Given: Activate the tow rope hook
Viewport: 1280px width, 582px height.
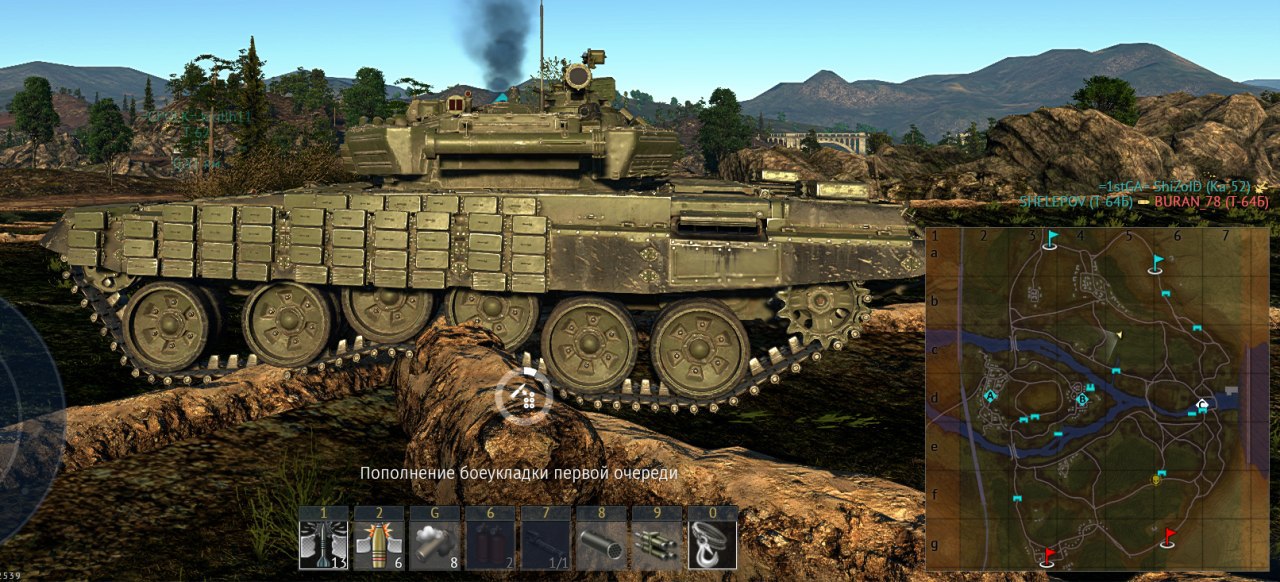Looking at the screenshot, I should click(712, 544).
